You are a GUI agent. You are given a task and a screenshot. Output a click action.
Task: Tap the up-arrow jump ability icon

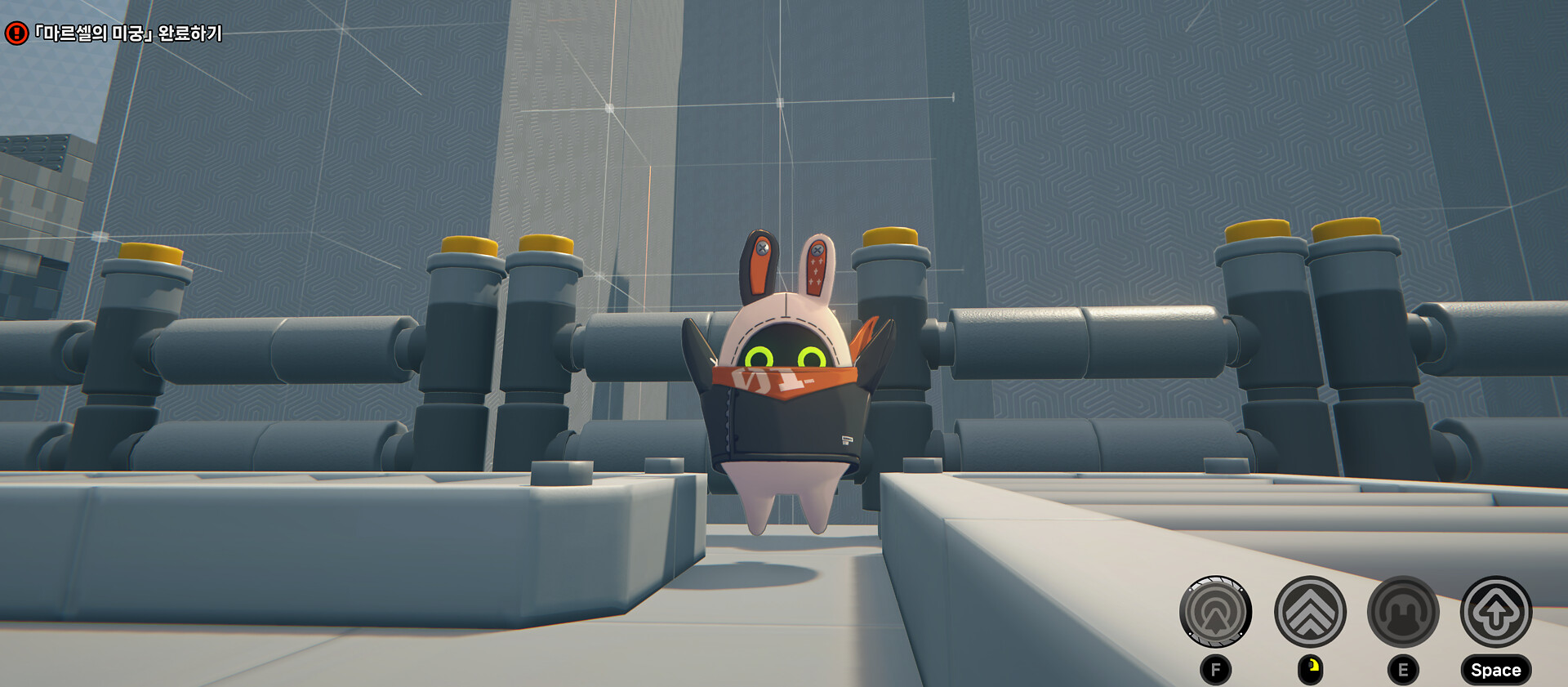[1496, 612]
